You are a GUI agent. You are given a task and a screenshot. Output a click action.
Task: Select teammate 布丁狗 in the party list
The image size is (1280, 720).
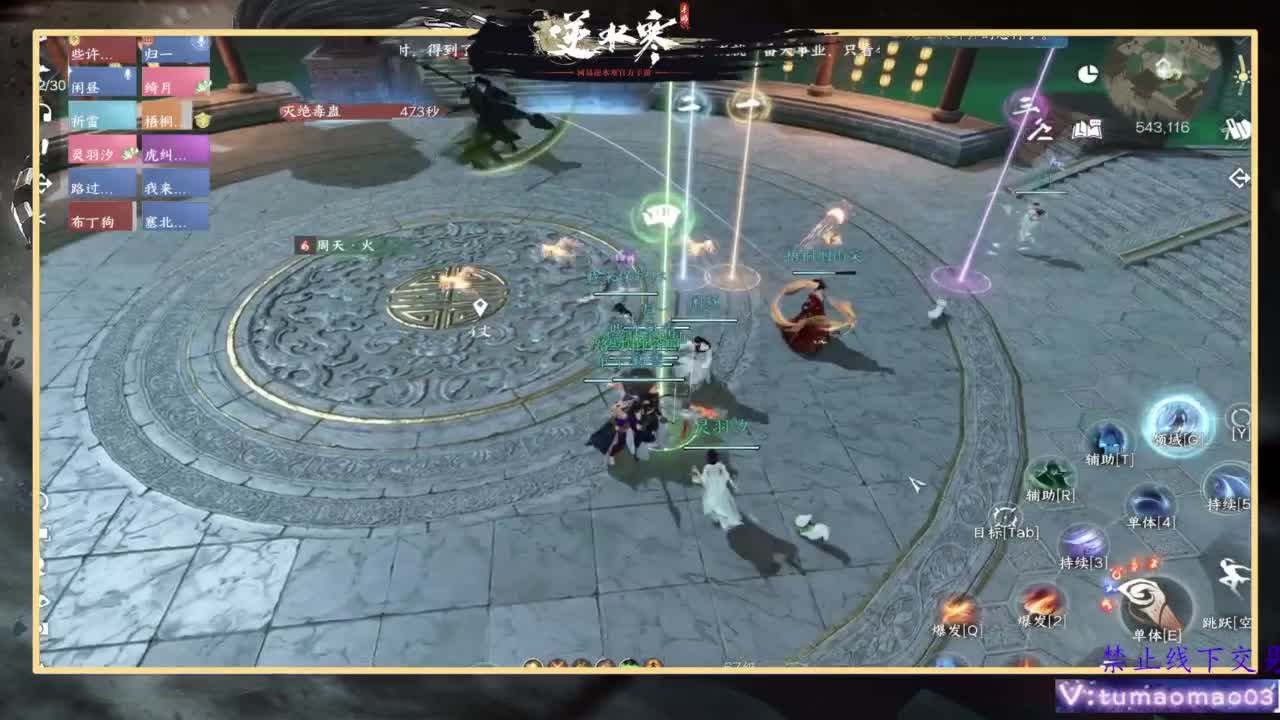pos(93,220)
